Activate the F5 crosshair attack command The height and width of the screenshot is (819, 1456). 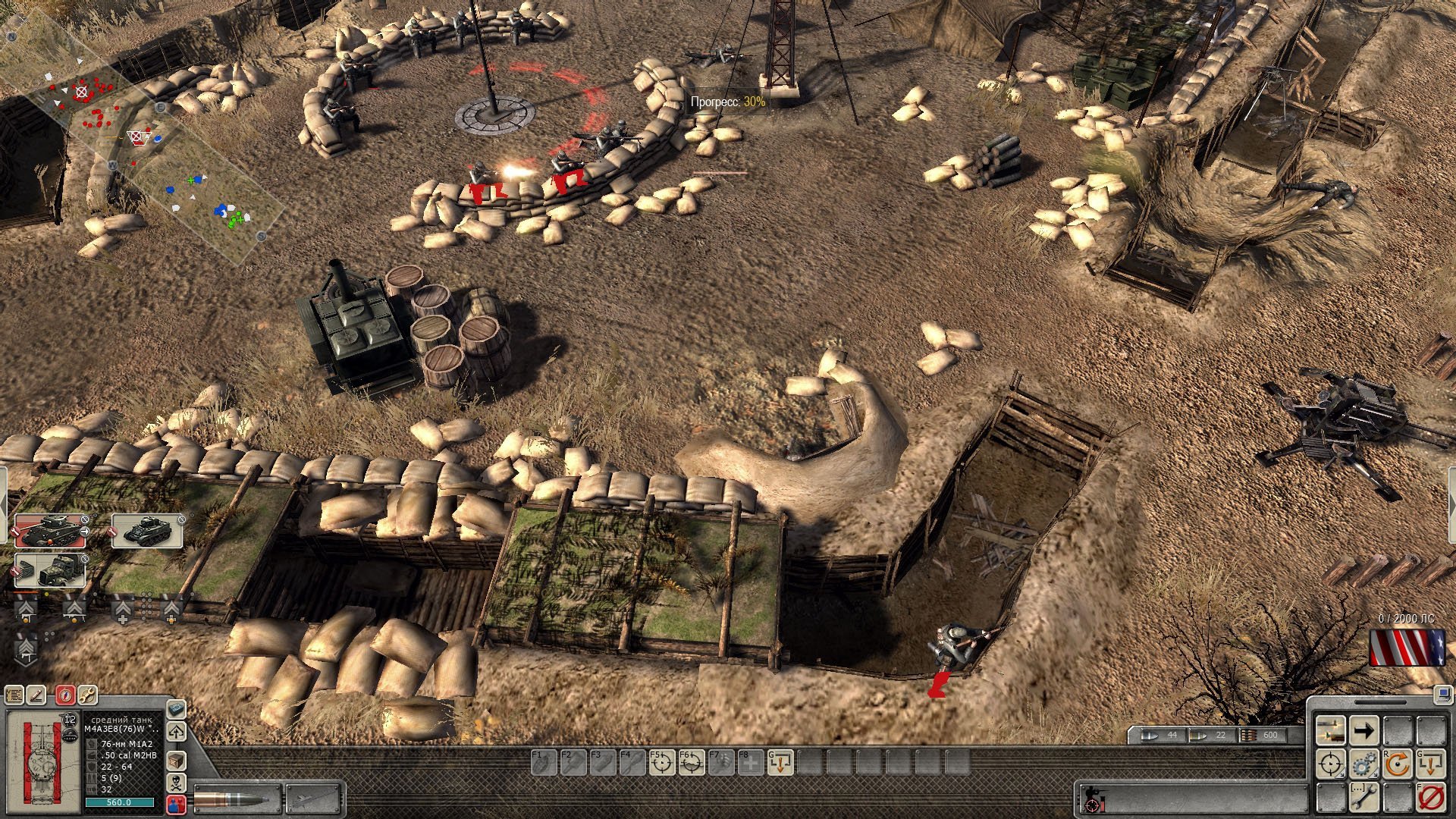[x=661, y=763]
